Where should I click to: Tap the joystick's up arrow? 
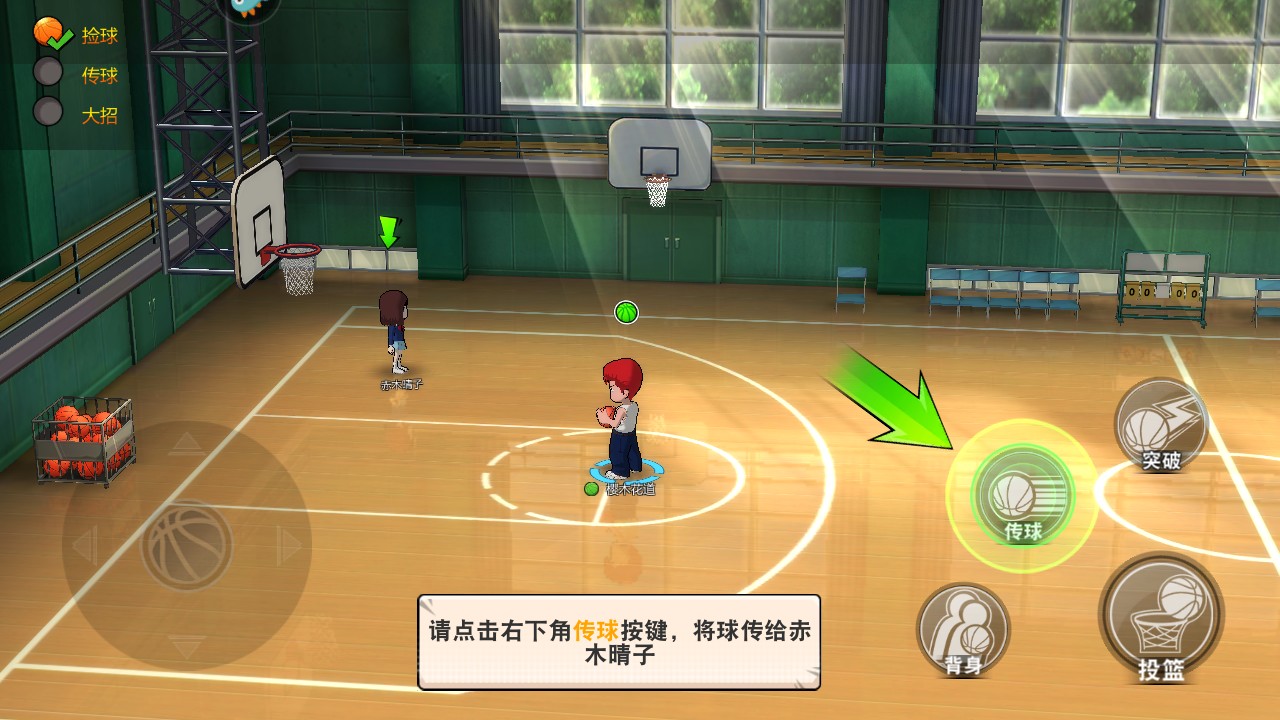tap(187, 443)
